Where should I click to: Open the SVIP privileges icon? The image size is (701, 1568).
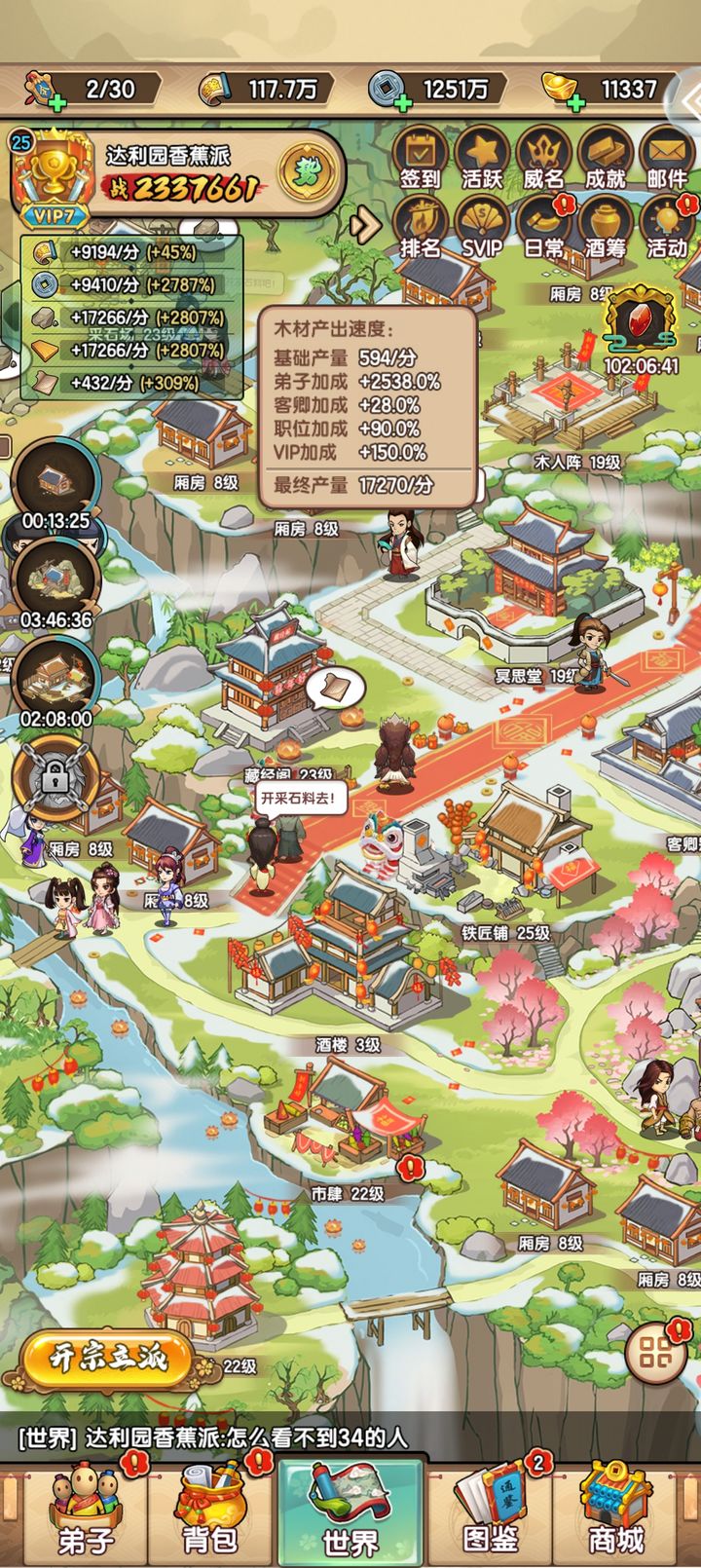pyautogui.click(x=481, y=228)
